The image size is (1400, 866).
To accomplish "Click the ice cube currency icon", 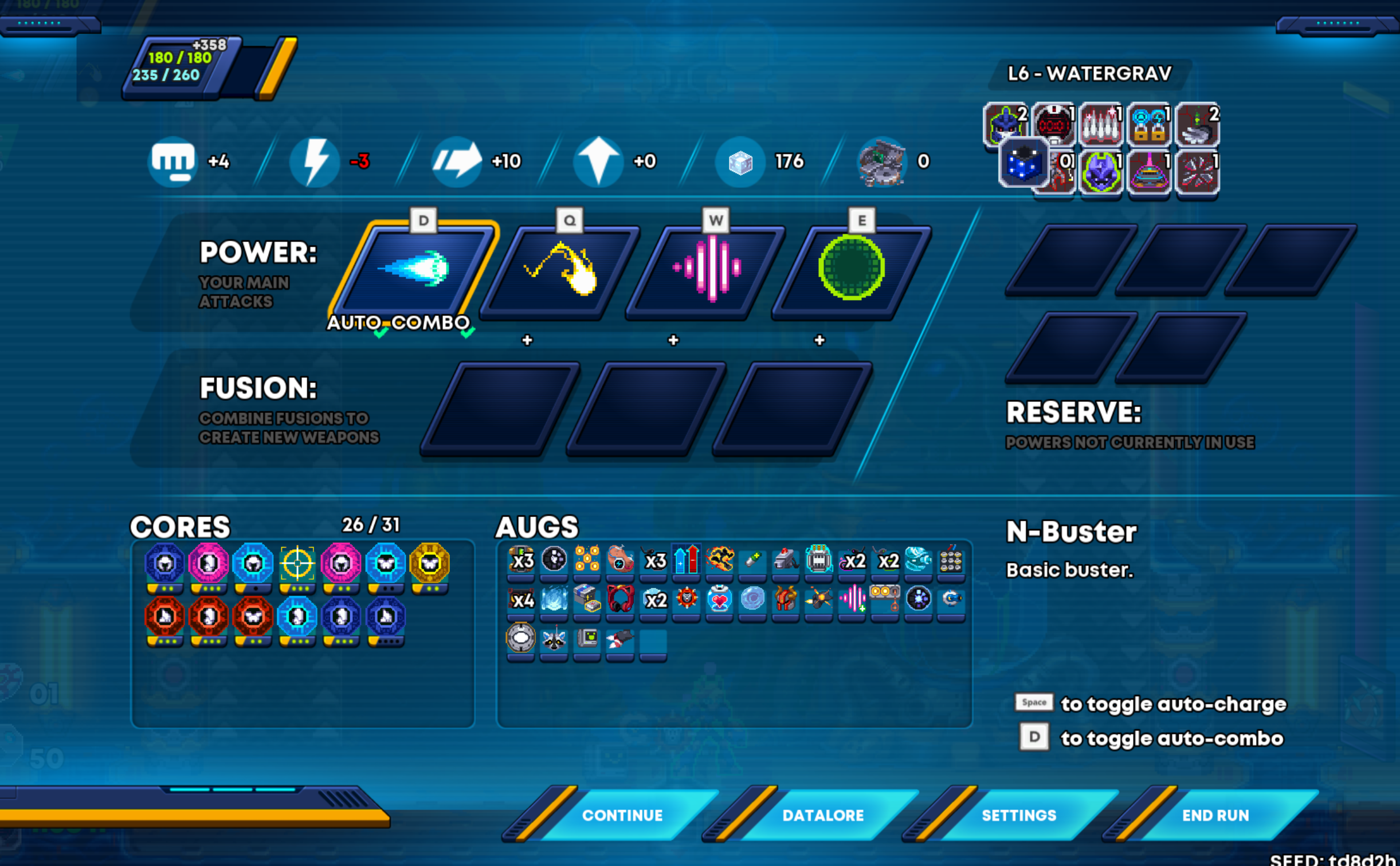I will (740, 163).
